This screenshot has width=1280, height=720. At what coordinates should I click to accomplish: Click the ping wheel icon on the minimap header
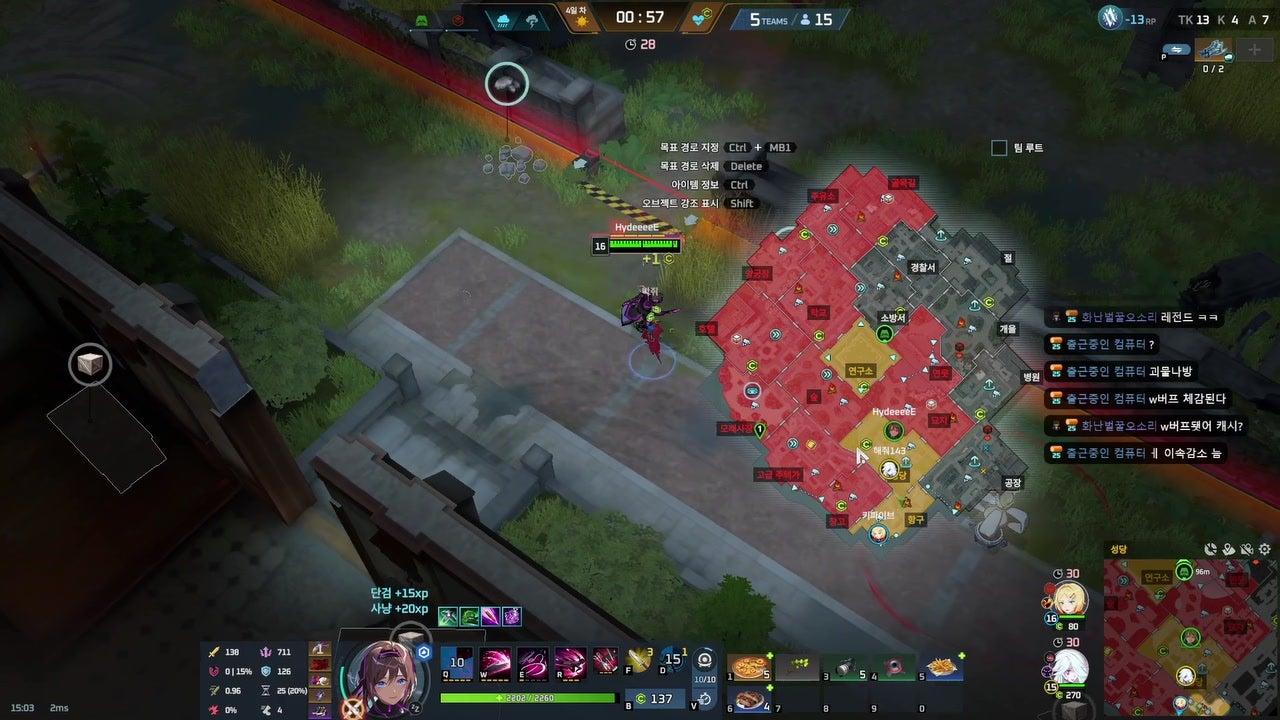pos(1210,549)
